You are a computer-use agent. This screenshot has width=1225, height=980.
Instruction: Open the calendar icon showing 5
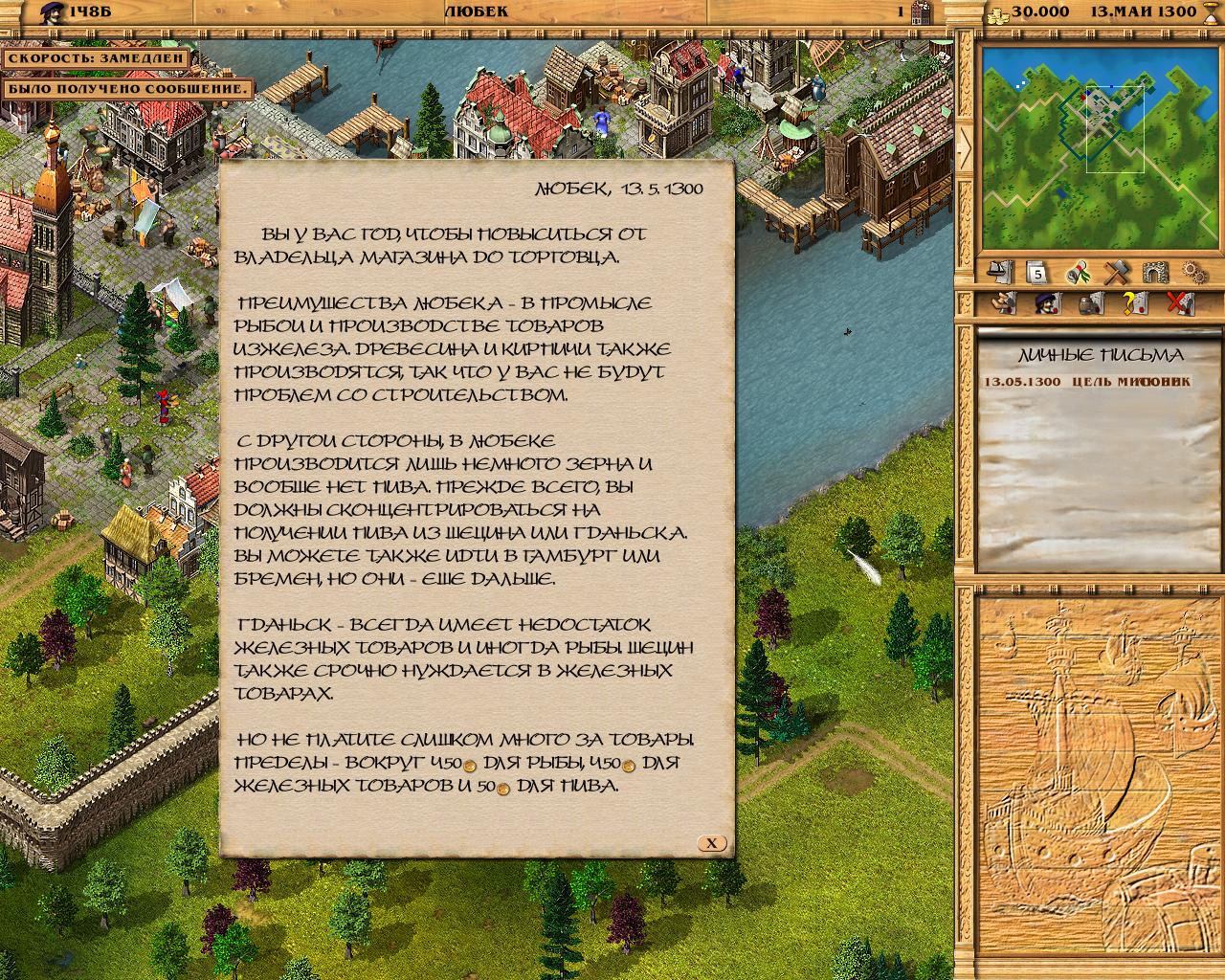pos(1038,273)
